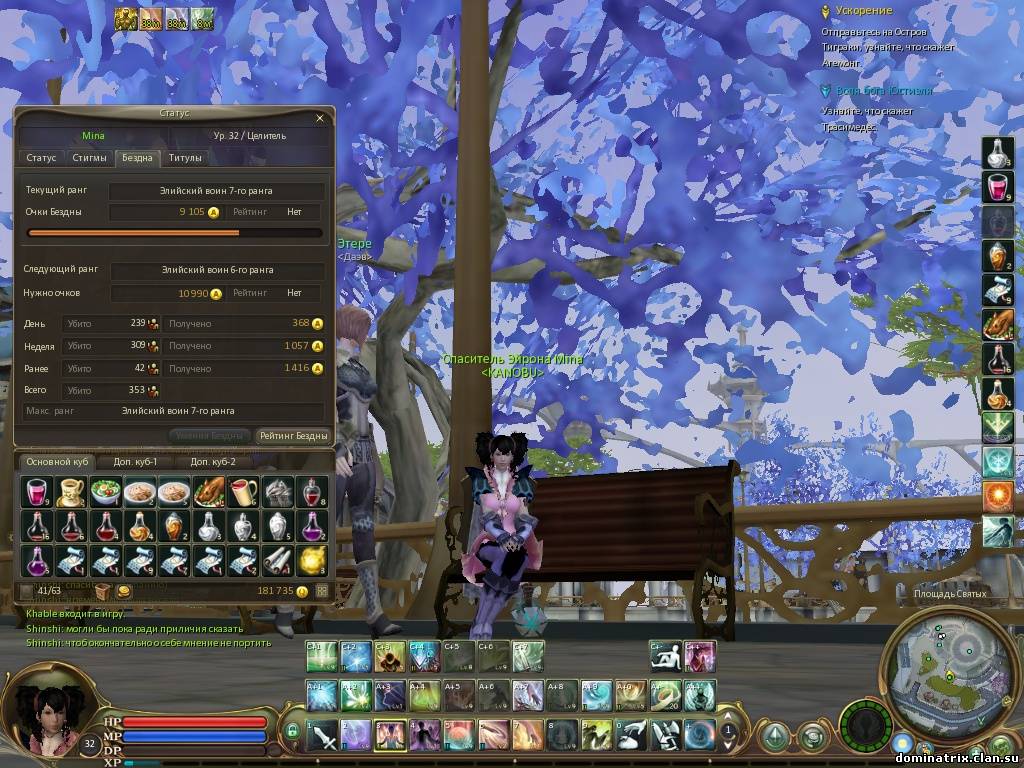Image resolution: width=1024 pixels, height=768 pixels.
Task: Close the Статус window
Action: point(320,118)
